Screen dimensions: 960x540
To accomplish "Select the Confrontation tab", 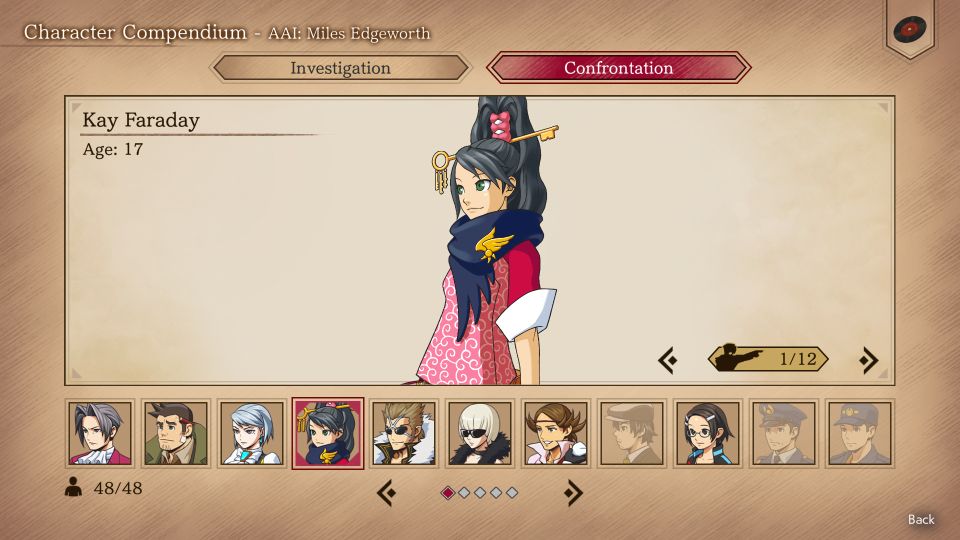I will [x=618, y=68].
